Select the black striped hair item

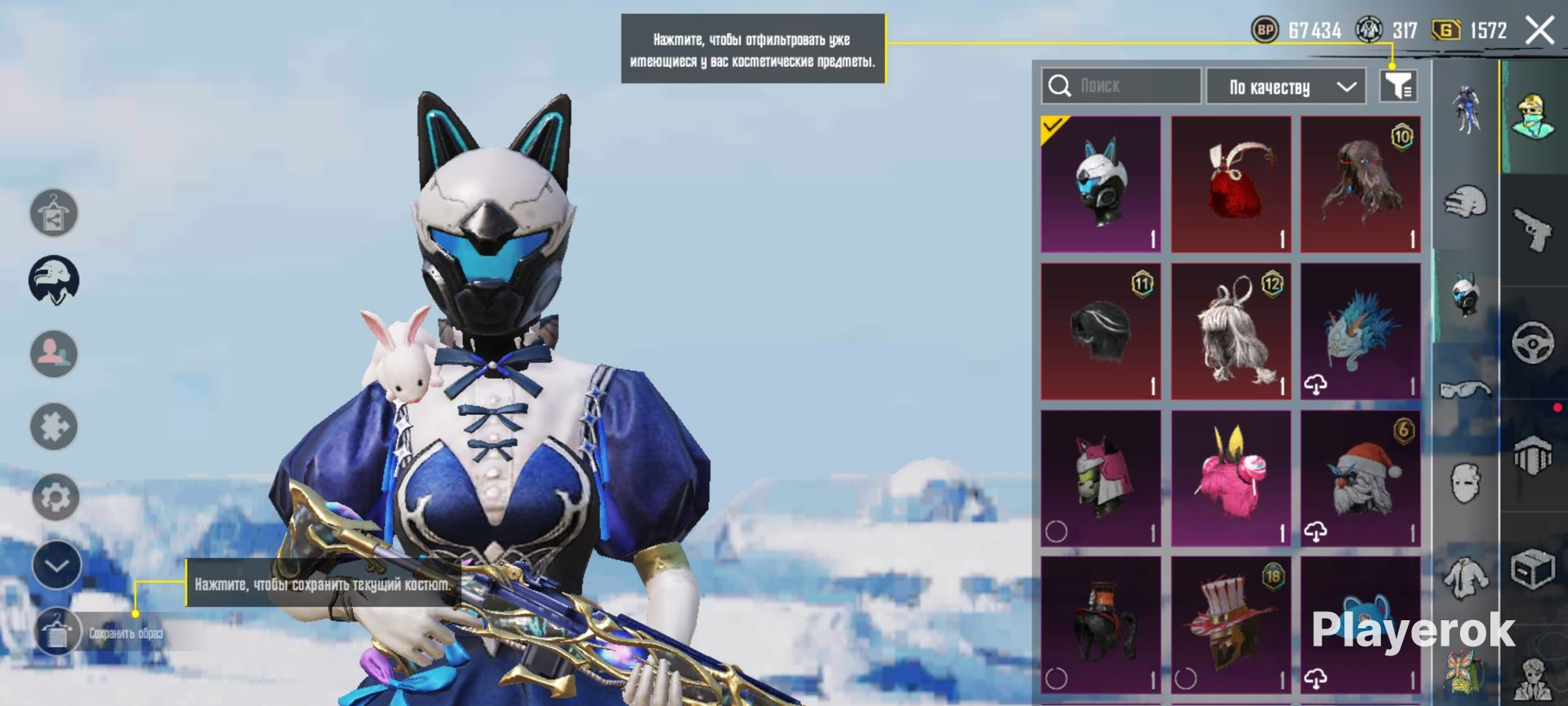click(x=1101, y=331)
